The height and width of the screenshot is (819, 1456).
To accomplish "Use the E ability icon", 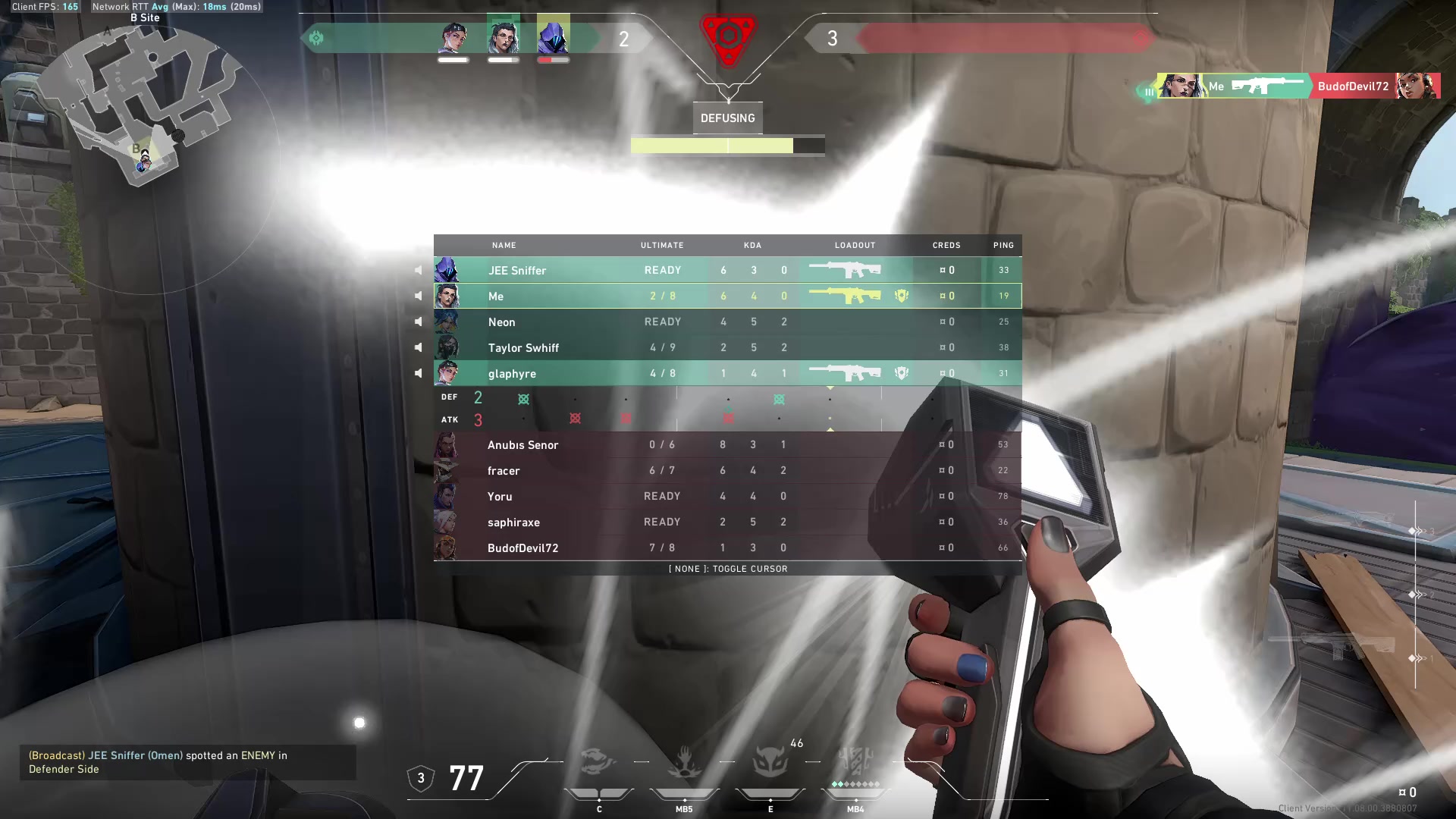I will [x=770, y=762].
